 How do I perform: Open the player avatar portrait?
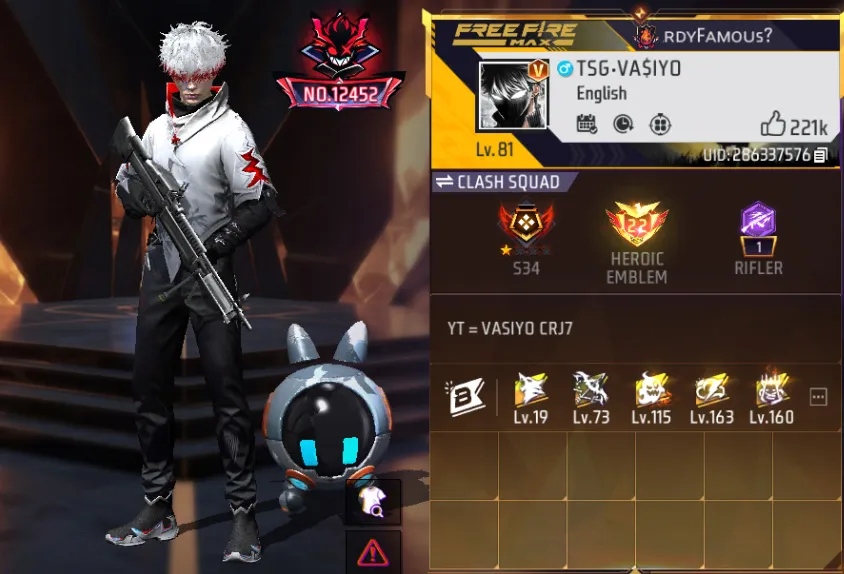pos(513,96)
